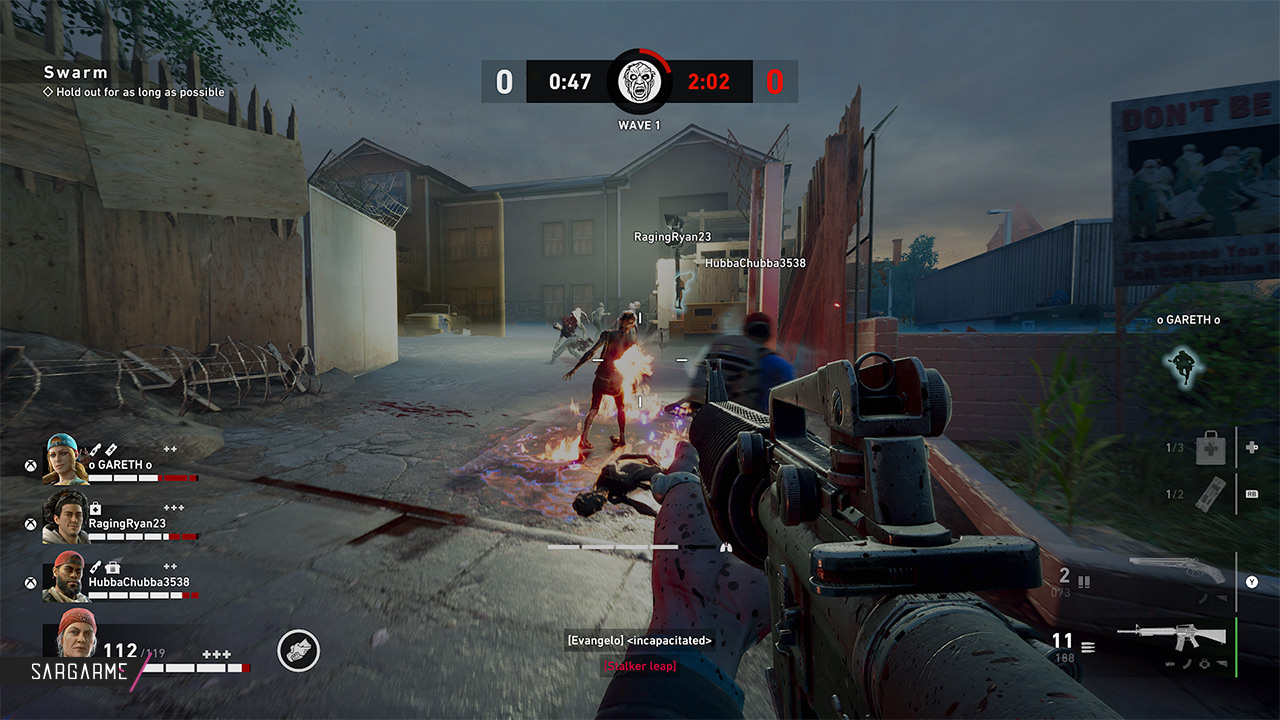
Task: Choose the bandage item slot
Action: click(1211, 494)
